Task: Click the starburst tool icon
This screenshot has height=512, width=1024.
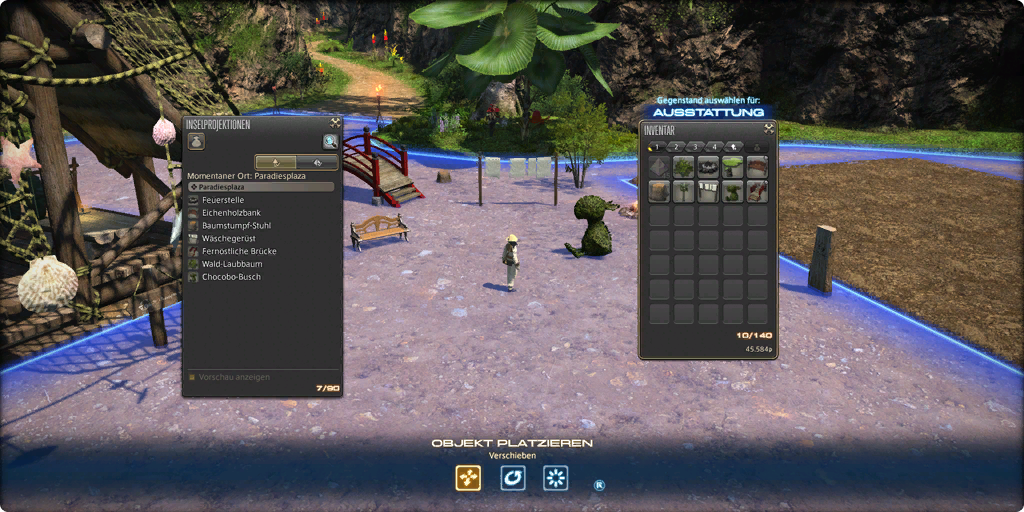Action: [556, 478]
